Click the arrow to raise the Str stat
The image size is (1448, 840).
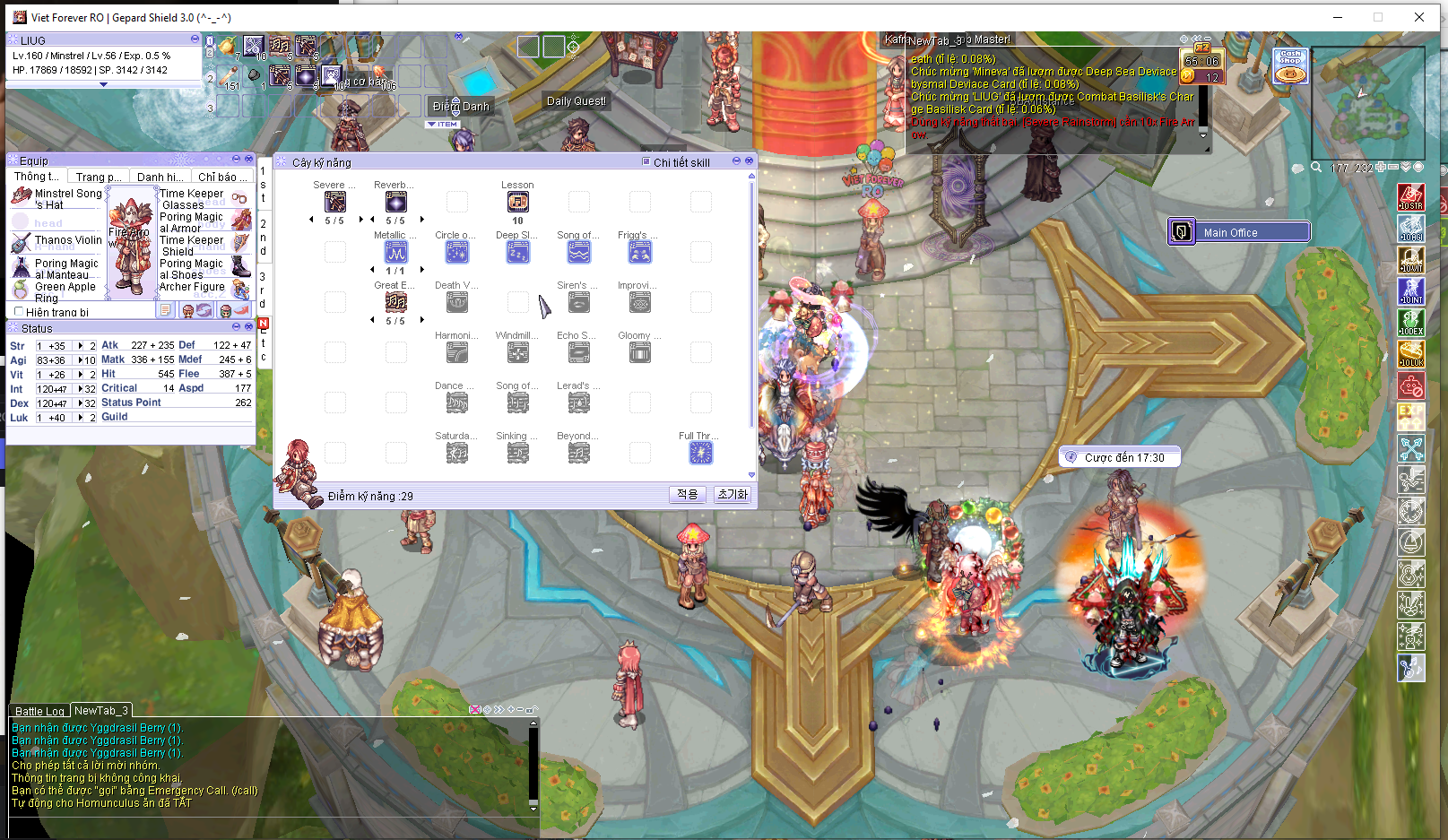click(x=82, y=343)
